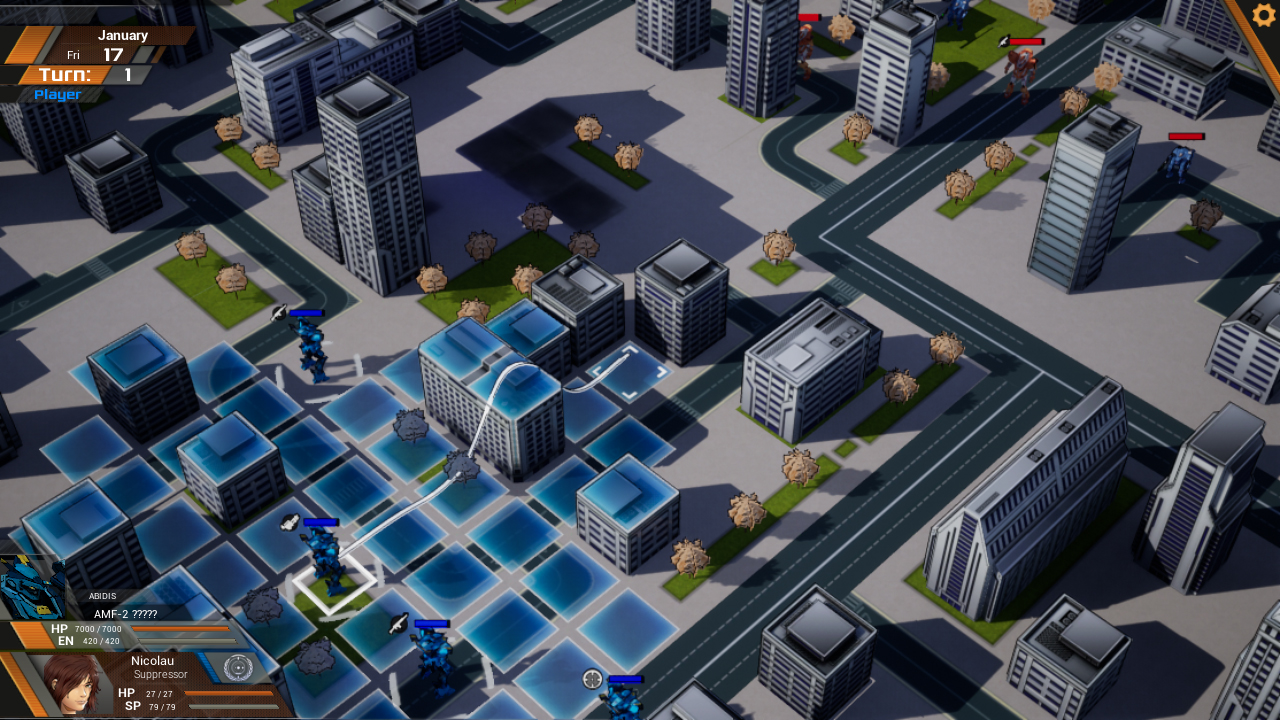Click the Player phase indicator text
Image resolution: width=1280 pixels, height=720 pixels.
coord(55,94)
